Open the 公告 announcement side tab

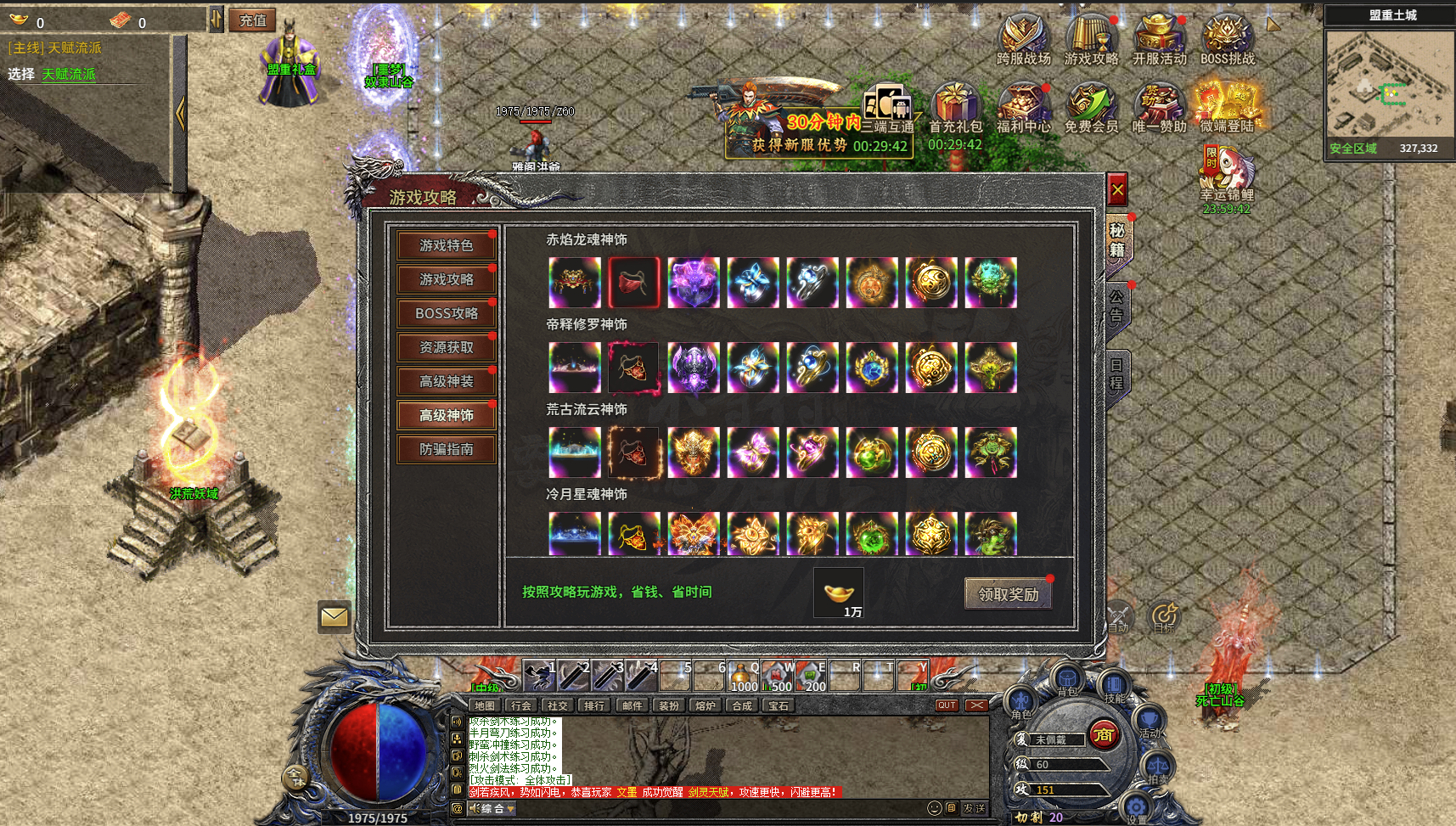tap(1117, 306)
